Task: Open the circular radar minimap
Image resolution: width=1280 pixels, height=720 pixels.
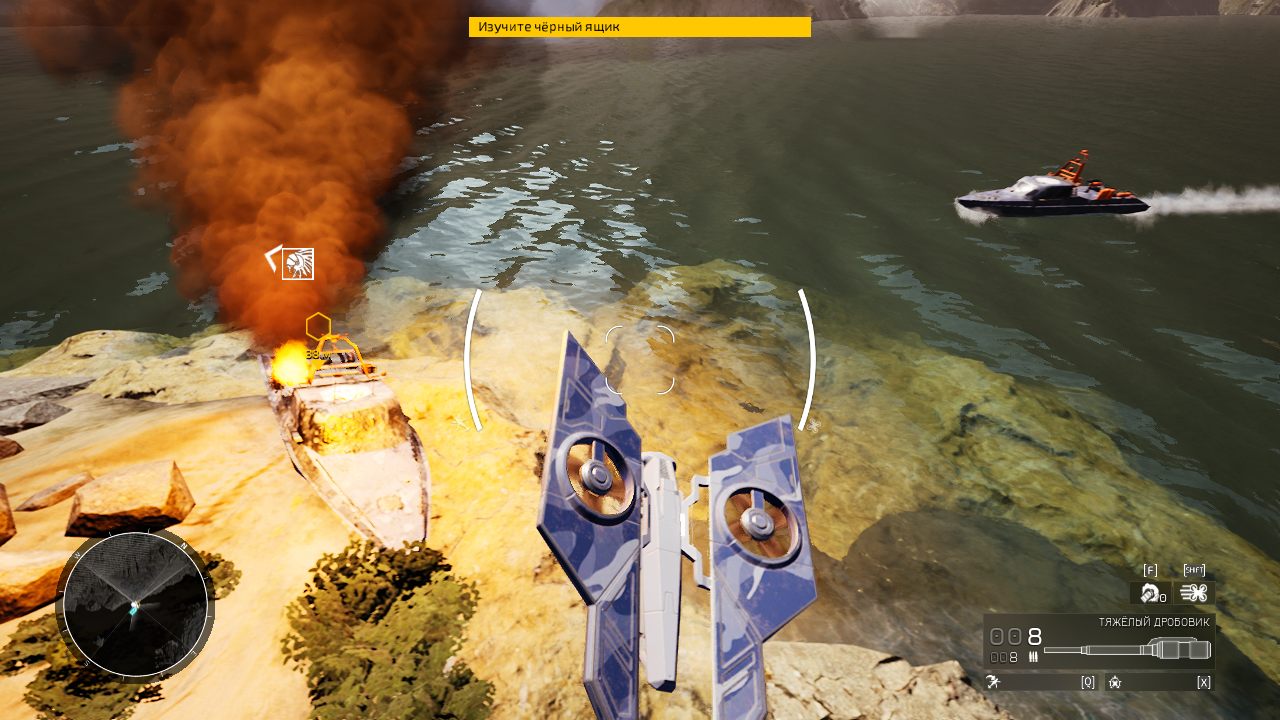Action: click(135, 604)
